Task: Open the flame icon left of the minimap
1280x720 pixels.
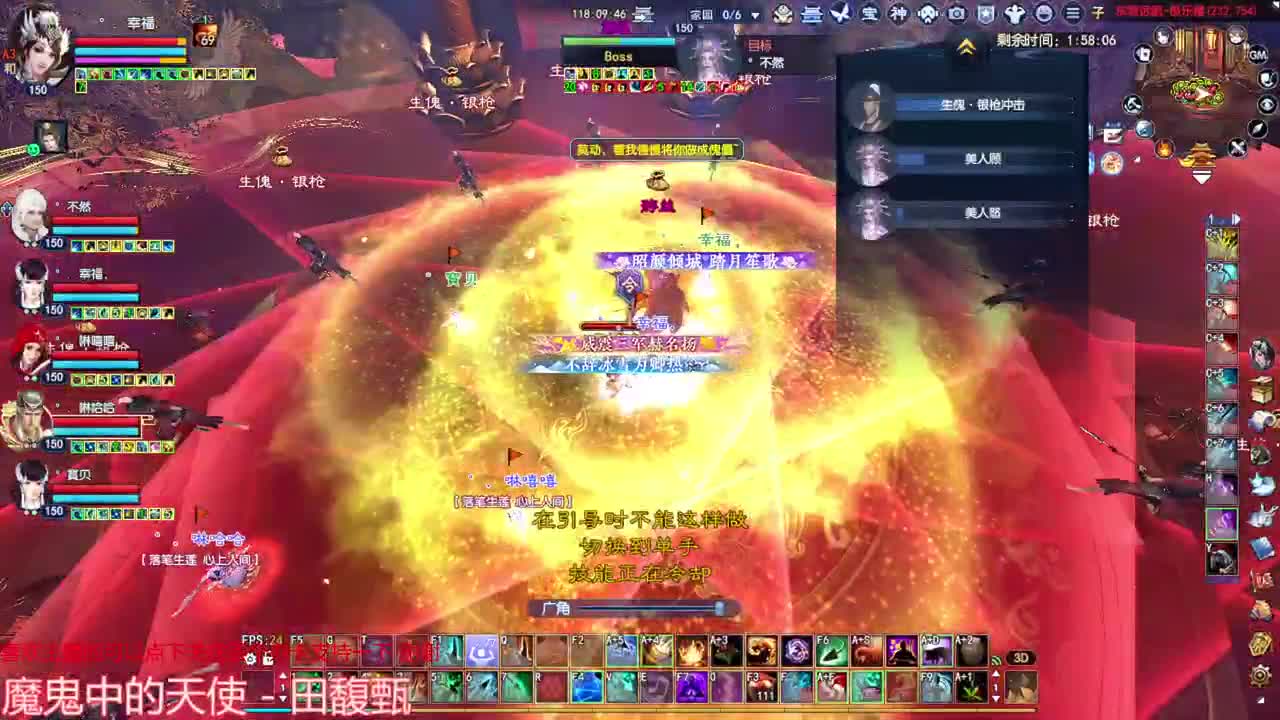Action: (x=1162, y=149)
